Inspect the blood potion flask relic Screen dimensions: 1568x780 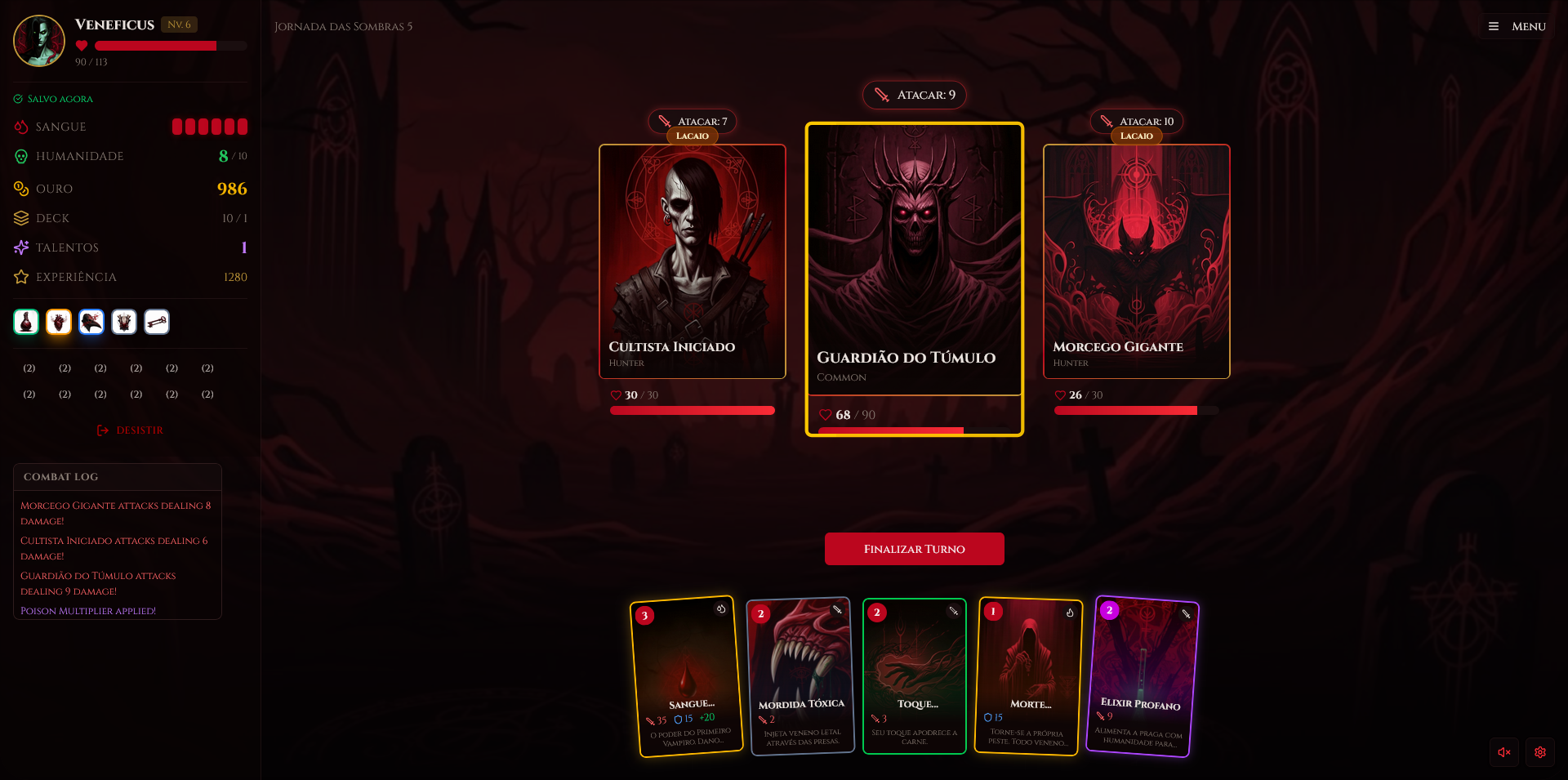[26, 322]
